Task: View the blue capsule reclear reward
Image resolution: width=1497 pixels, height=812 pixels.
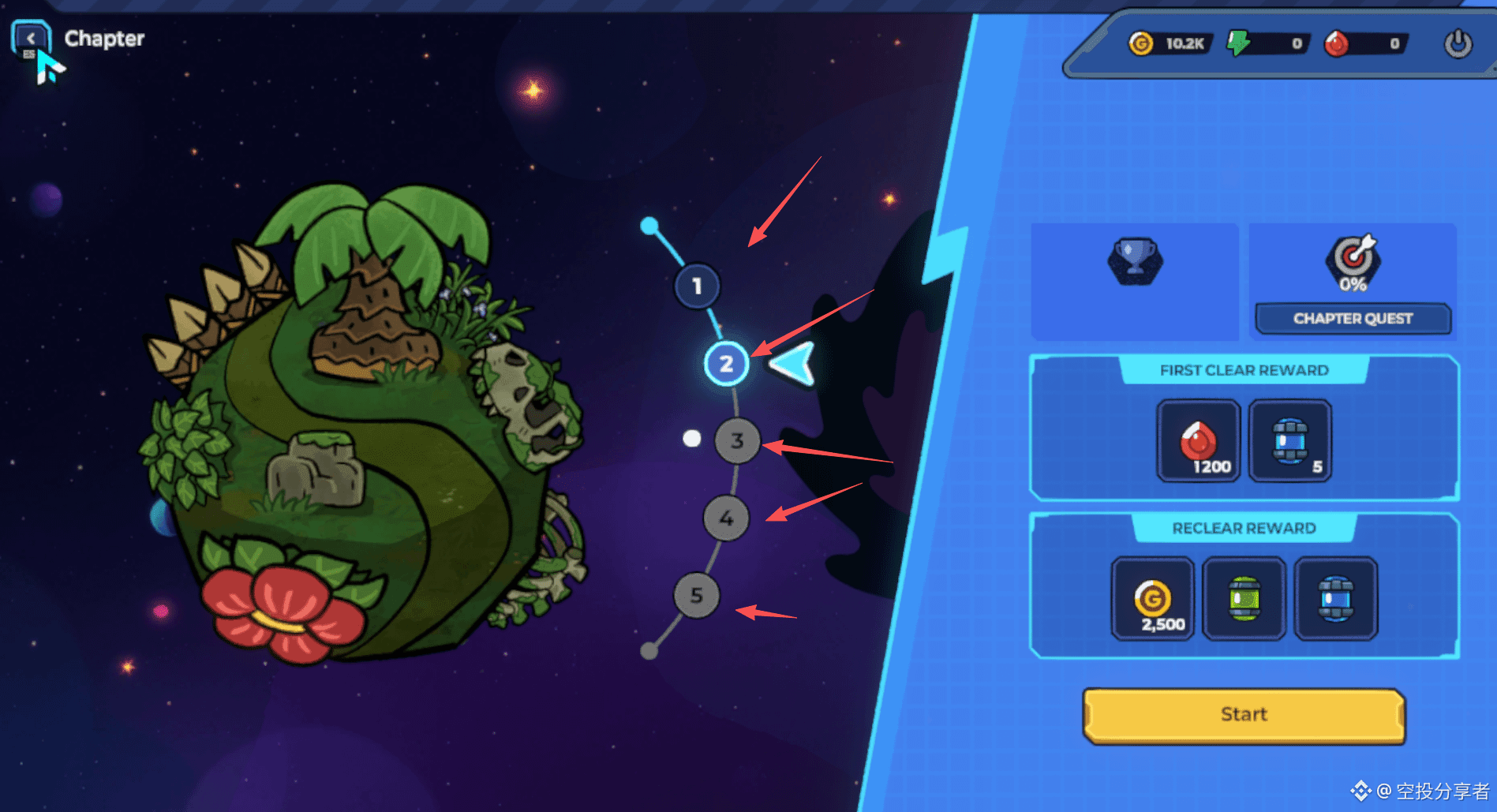Action: pyautogui.click(x=1336, y=598)
